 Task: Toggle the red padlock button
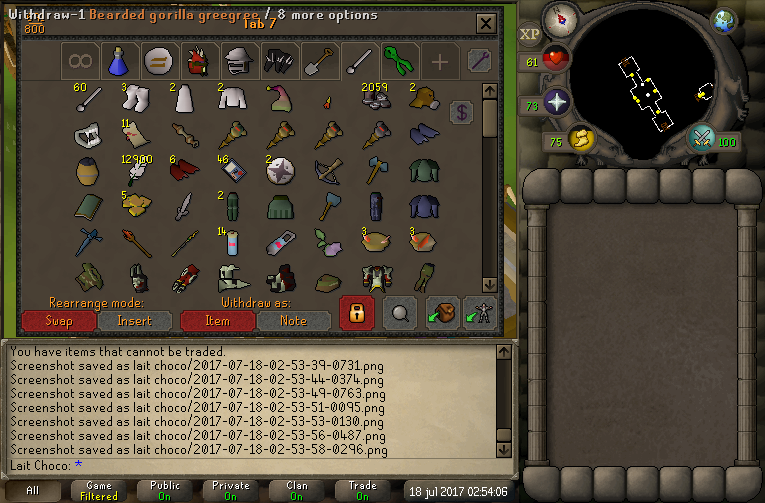(356, 313)
